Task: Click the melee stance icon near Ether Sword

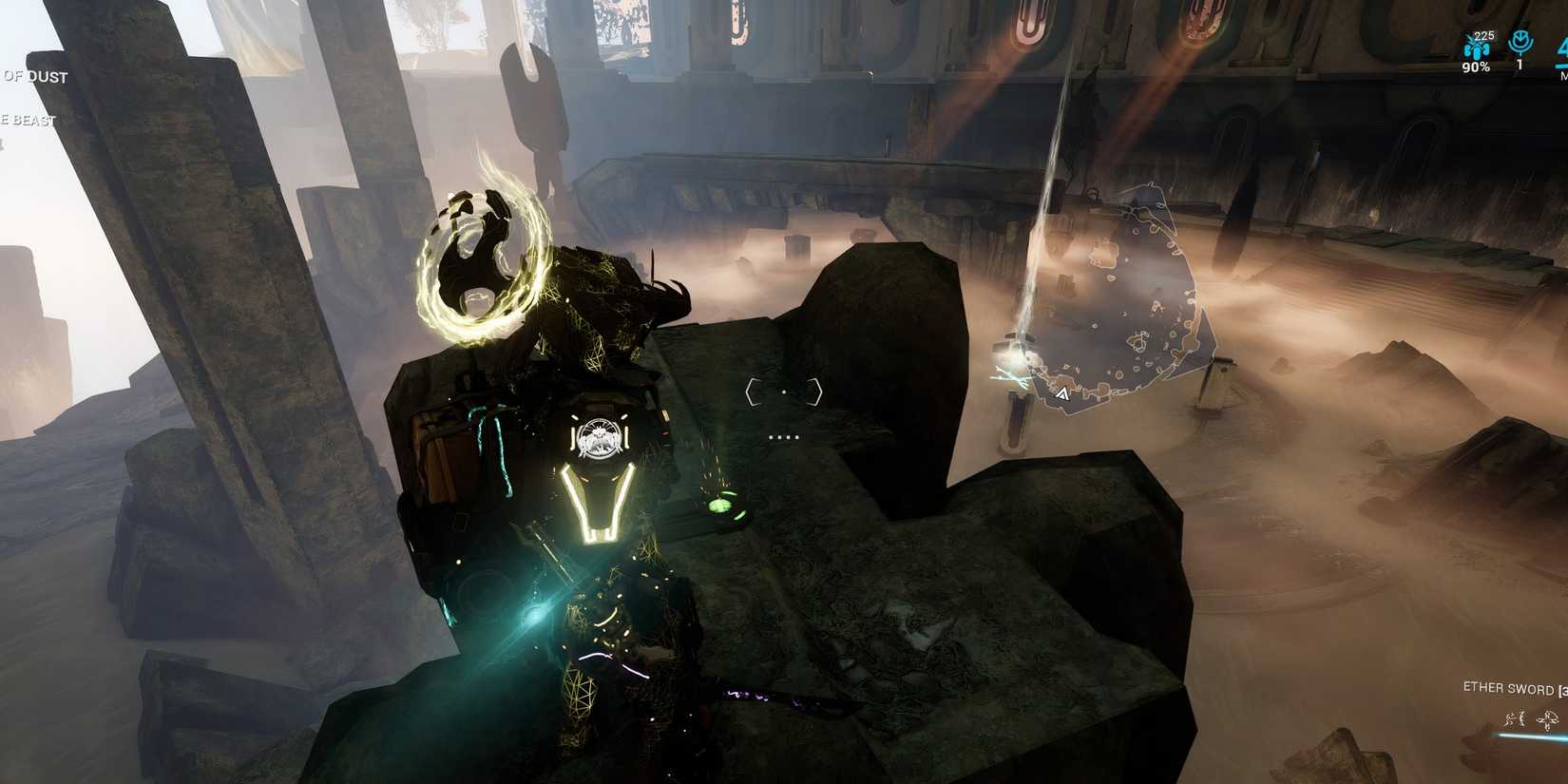Action: pos(1518,718)
